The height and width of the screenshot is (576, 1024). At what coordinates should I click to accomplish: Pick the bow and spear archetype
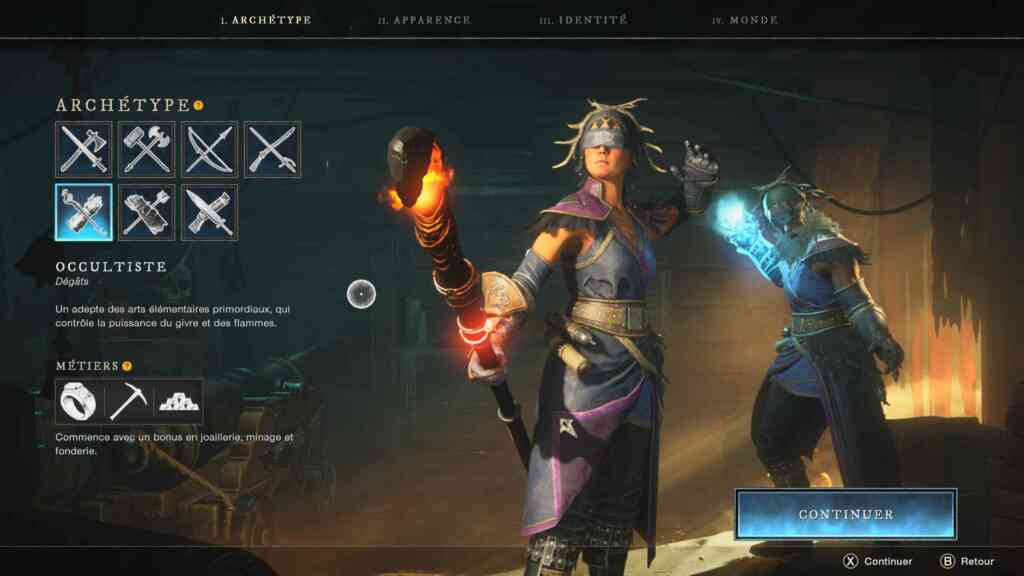(210, 150)
